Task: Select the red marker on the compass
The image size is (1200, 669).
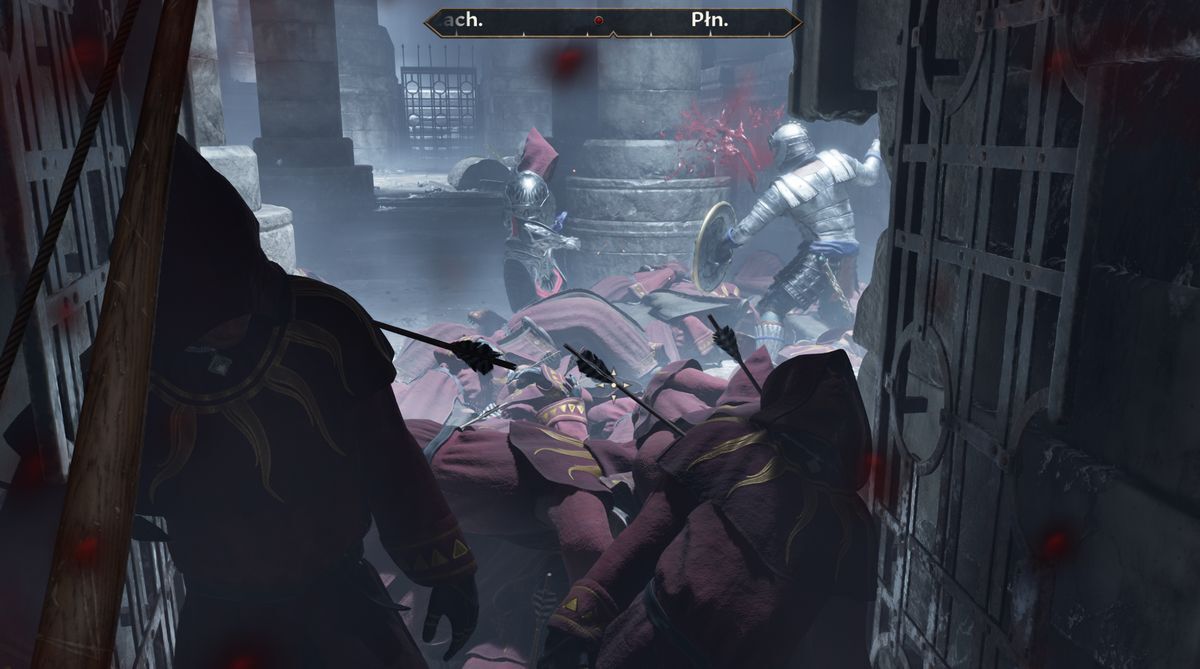Action: pyautogui.click(x=599, y=21)
